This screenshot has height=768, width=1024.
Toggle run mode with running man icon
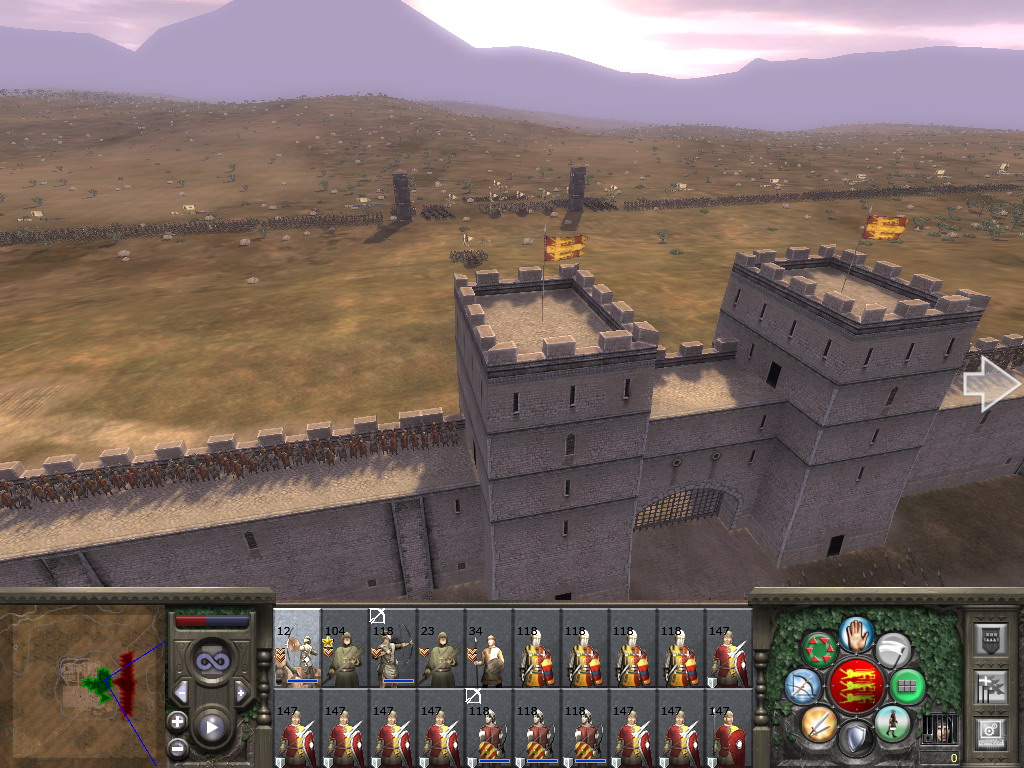tap(891, 722)
